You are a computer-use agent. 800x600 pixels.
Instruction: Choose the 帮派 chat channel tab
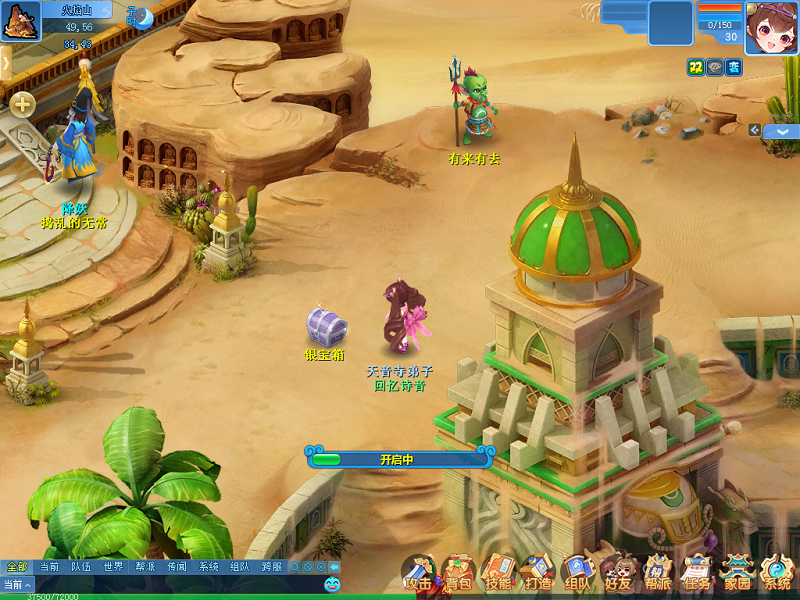[x=145, y=567]
